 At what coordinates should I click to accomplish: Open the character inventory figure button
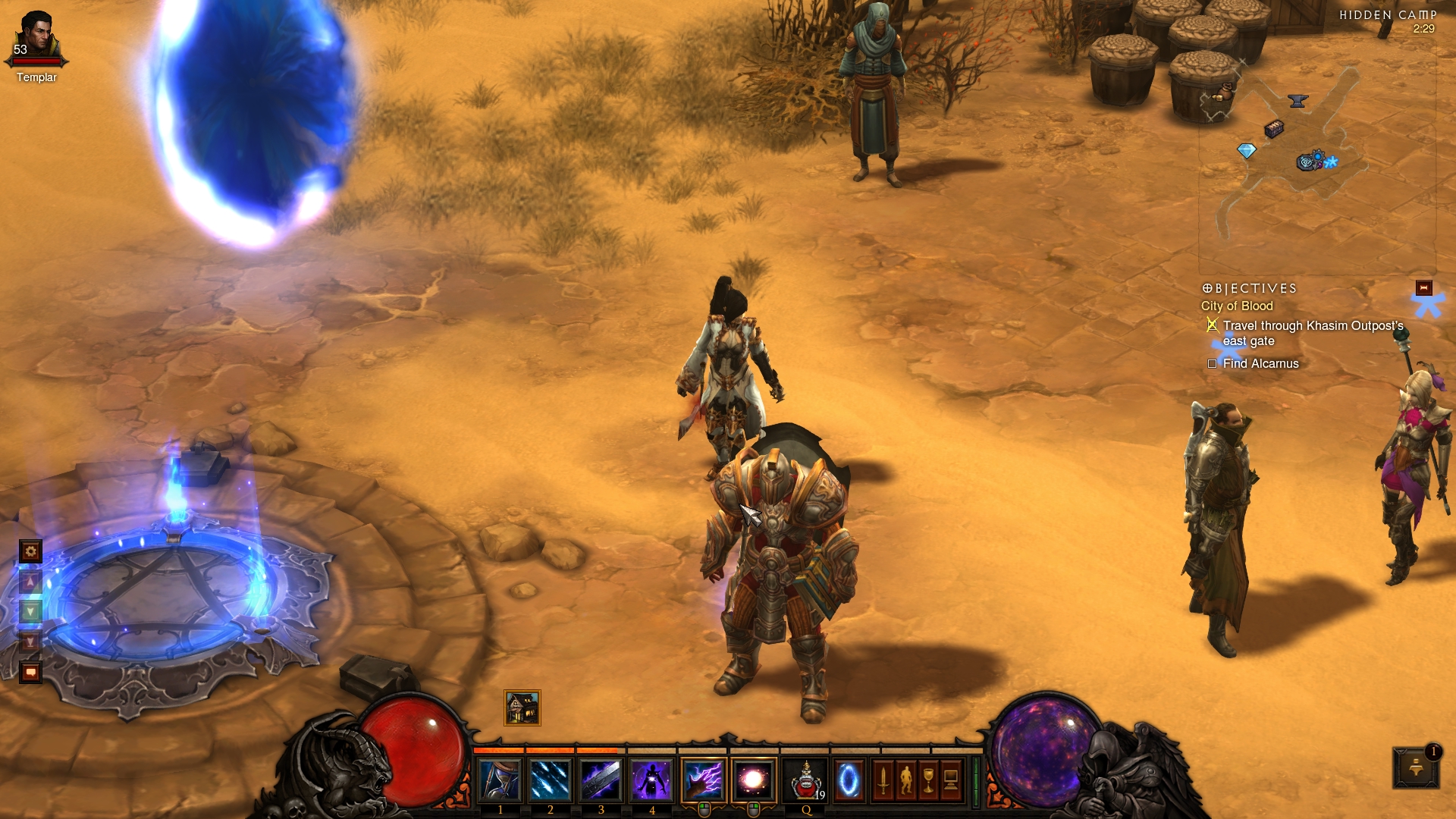click(x=905, y=780)
